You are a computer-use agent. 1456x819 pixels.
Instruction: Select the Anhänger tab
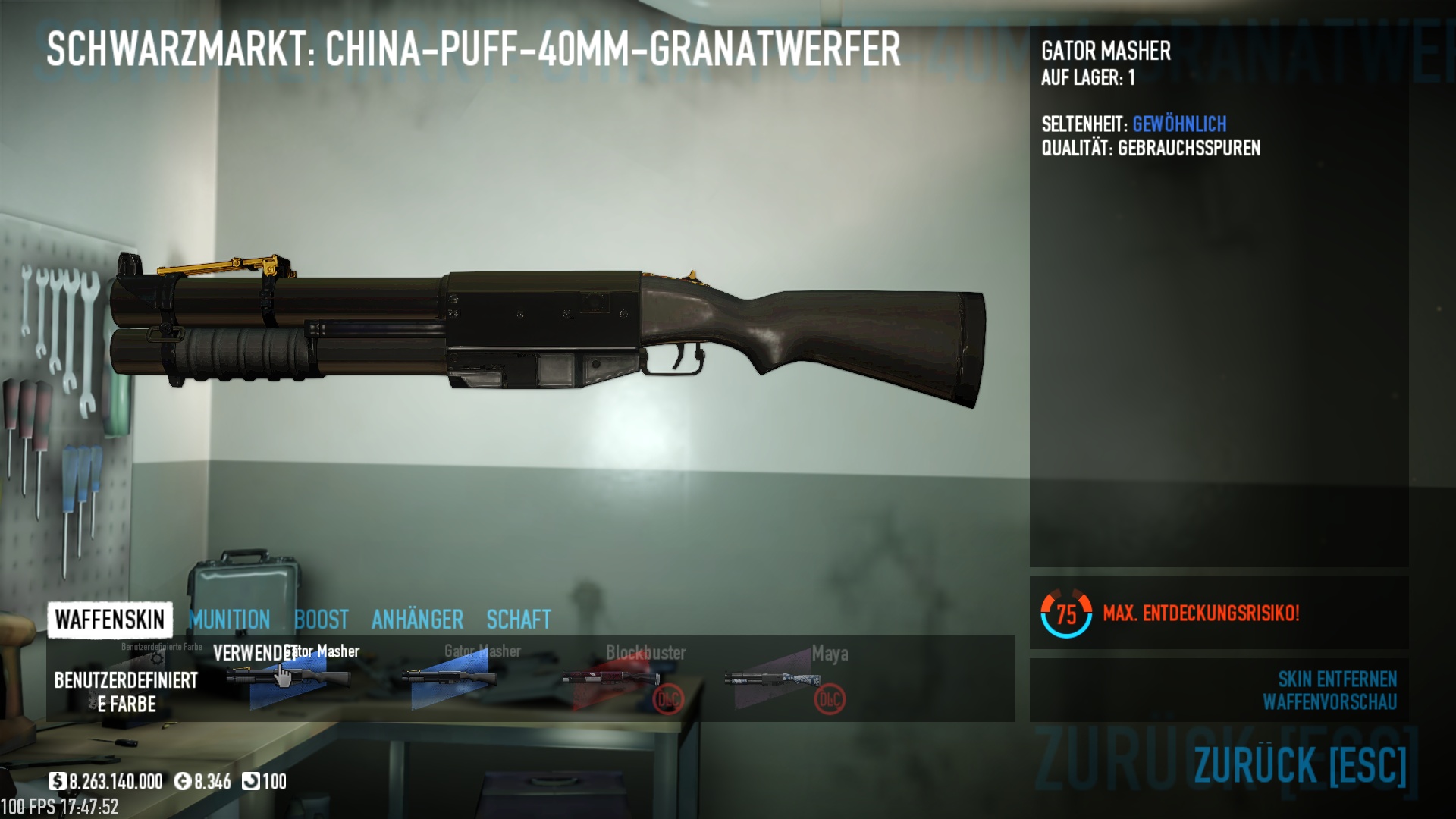coord(417,620)
